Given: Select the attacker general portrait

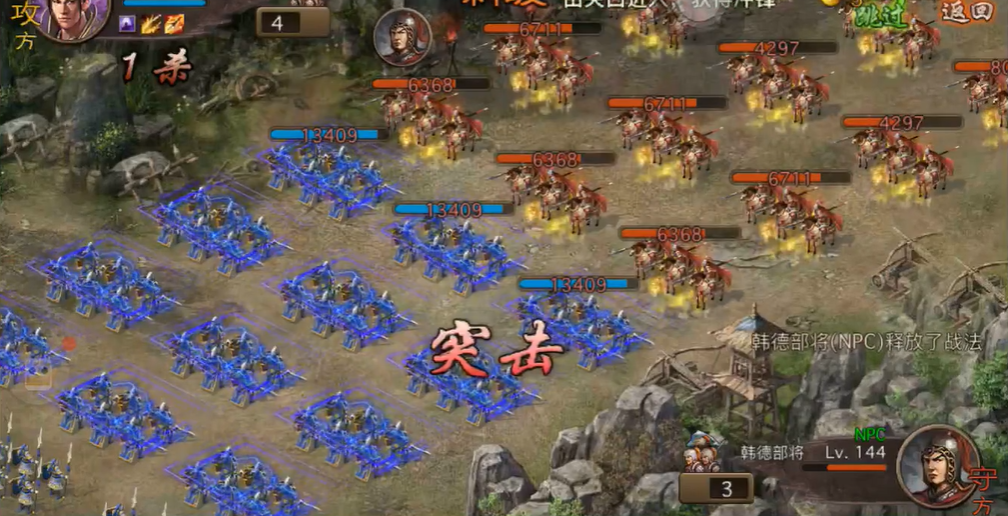Looking at the screenshot, I should click(72, 17).
